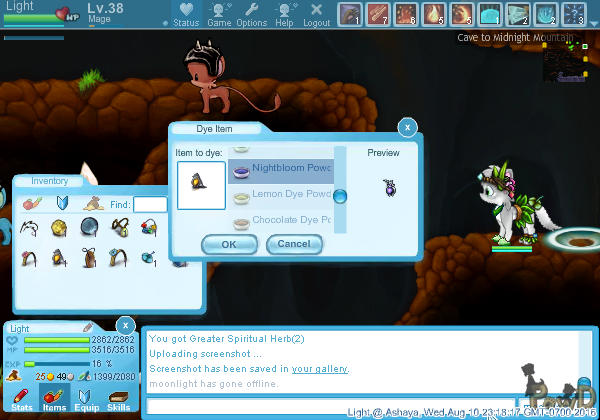Click the cave minimap
This screenshot has height=420, width=600.
coord(564,61)
